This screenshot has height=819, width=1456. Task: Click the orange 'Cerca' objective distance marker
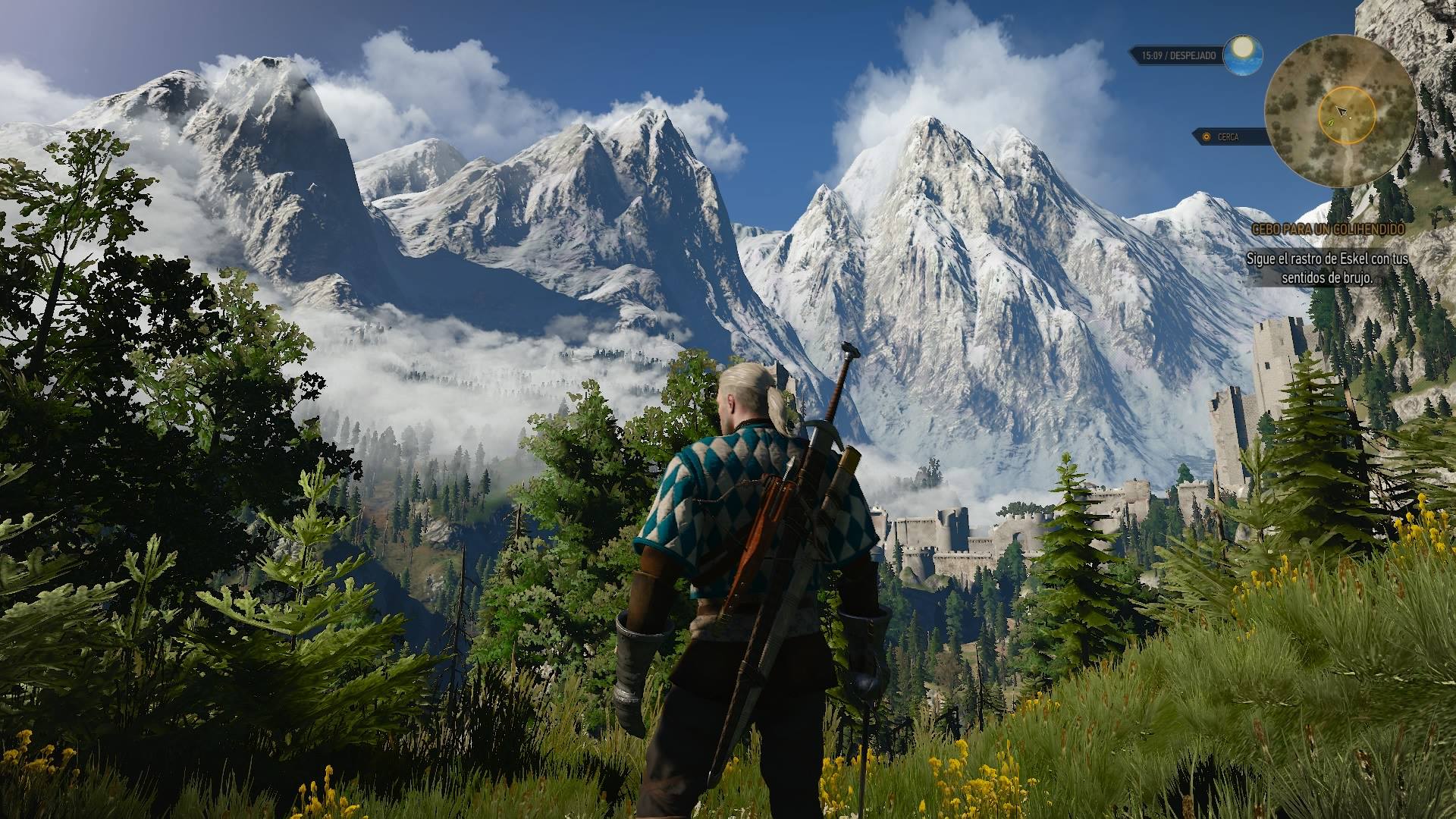(1205, 137)
